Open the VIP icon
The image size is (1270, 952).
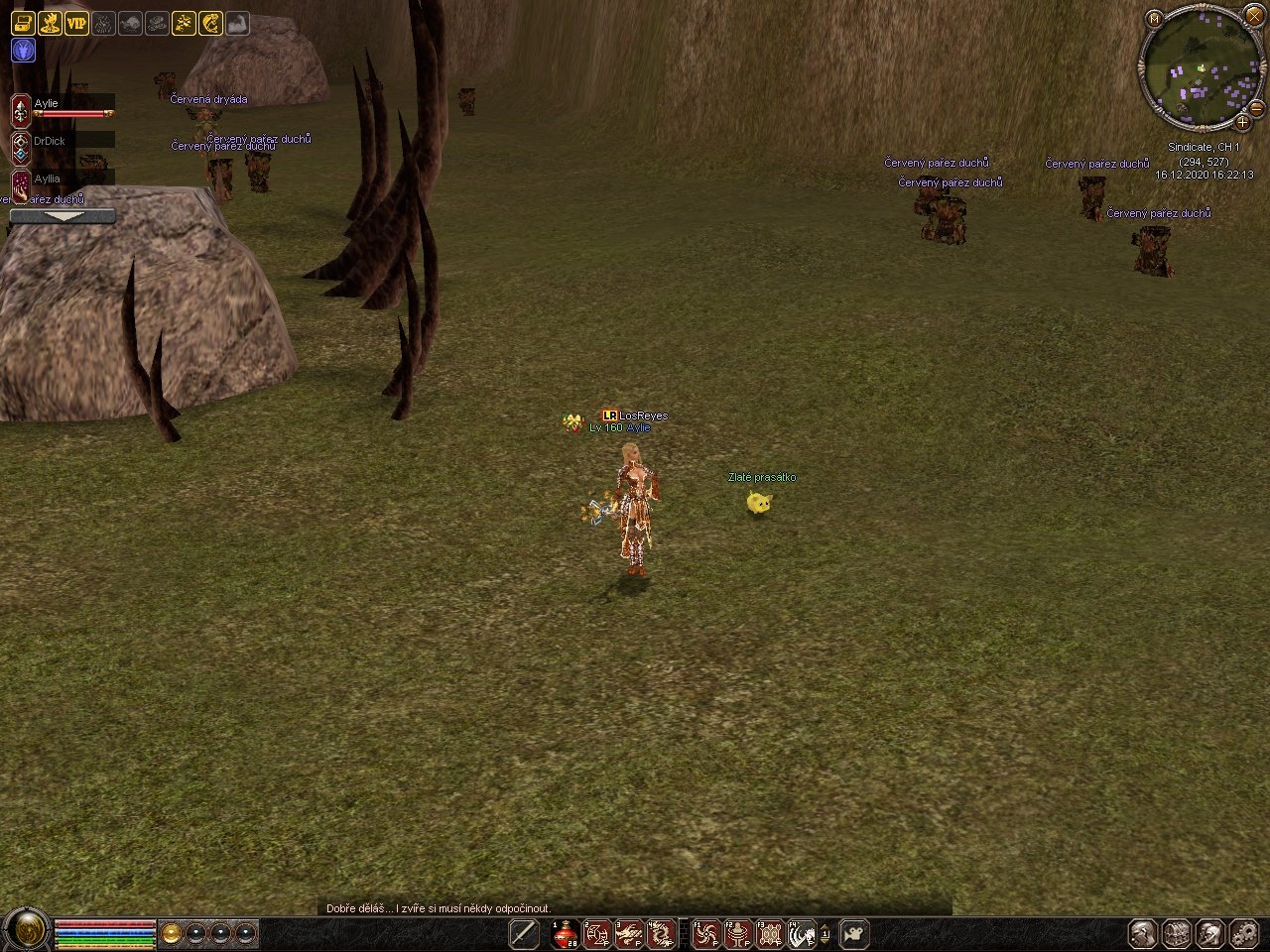[76, 23]
